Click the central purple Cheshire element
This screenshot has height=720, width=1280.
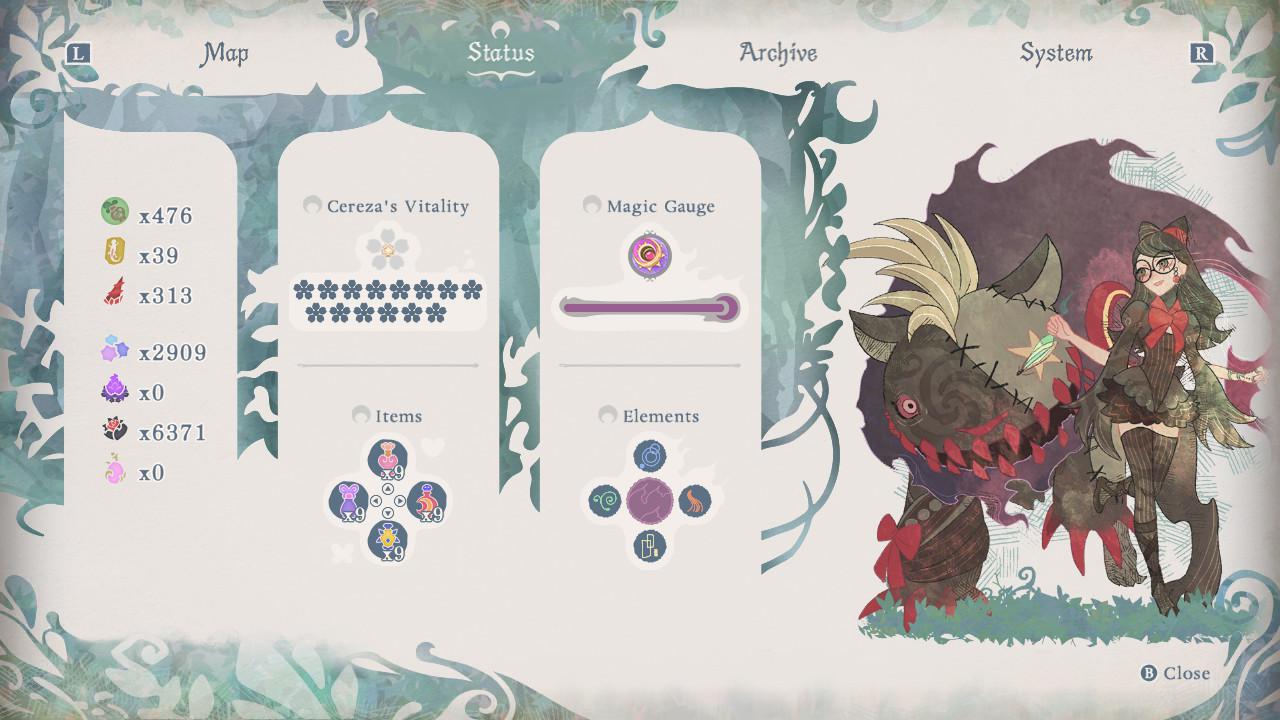[651, 499]
